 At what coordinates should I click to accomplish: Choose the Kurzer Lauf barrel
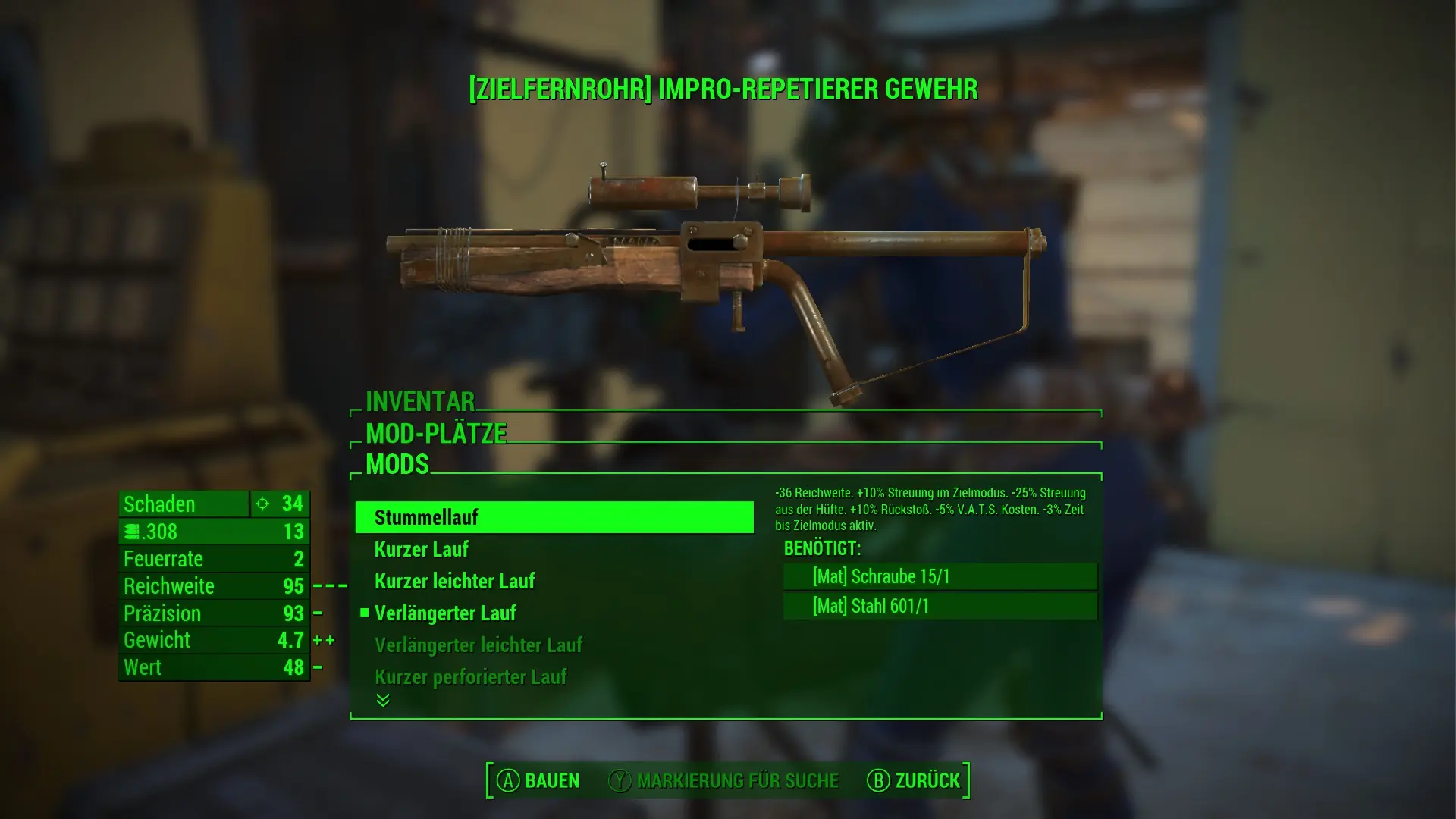point(422,549)
